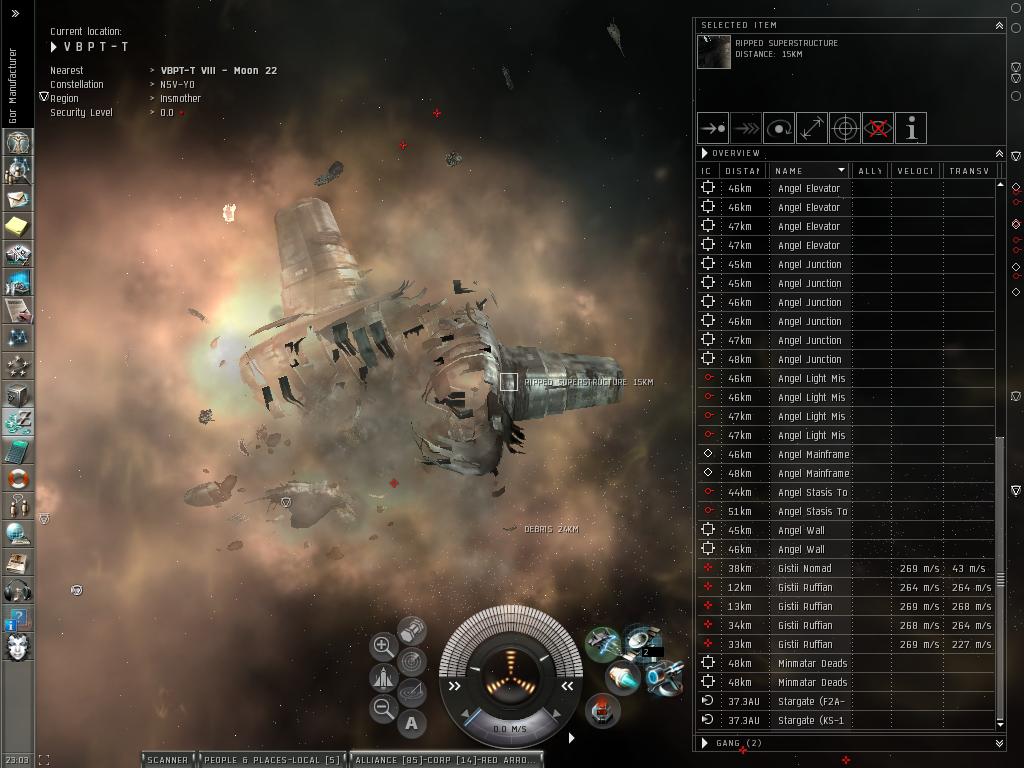Select the Gistii Nomad row in overview
Viewport: 1024px width, 768px height.
[805, 569]
